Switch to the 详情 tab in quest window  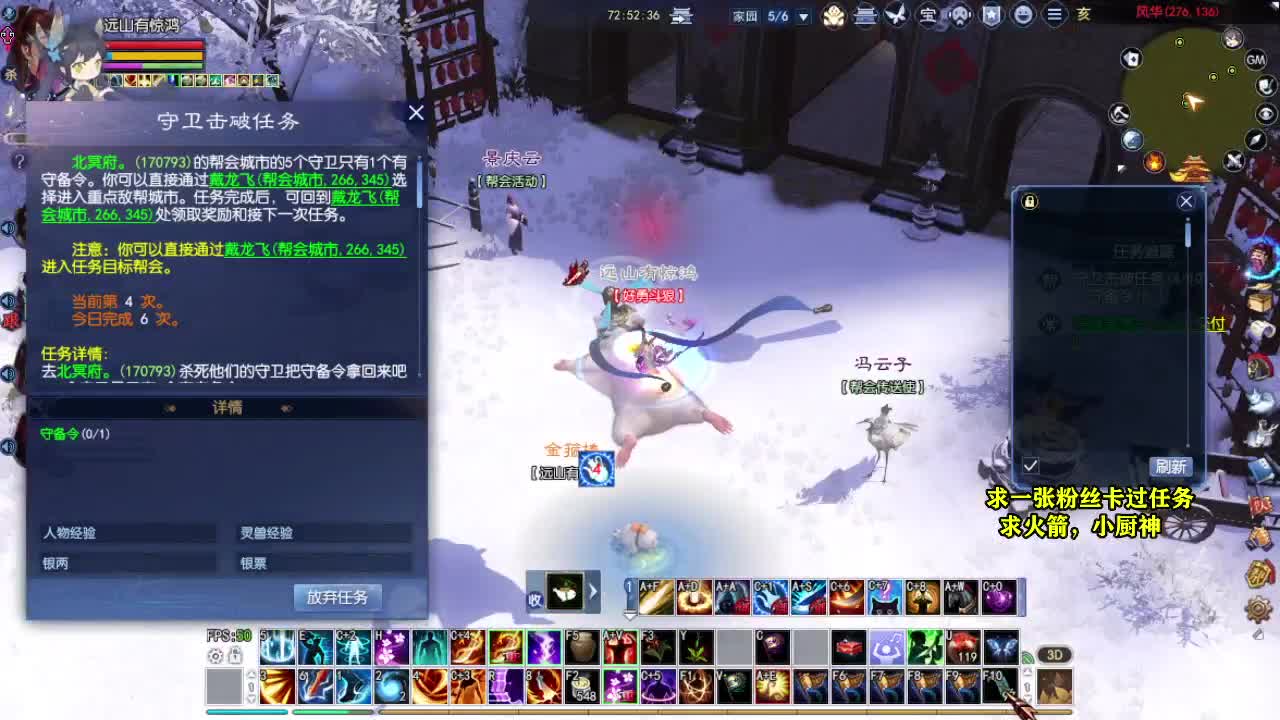230,407
